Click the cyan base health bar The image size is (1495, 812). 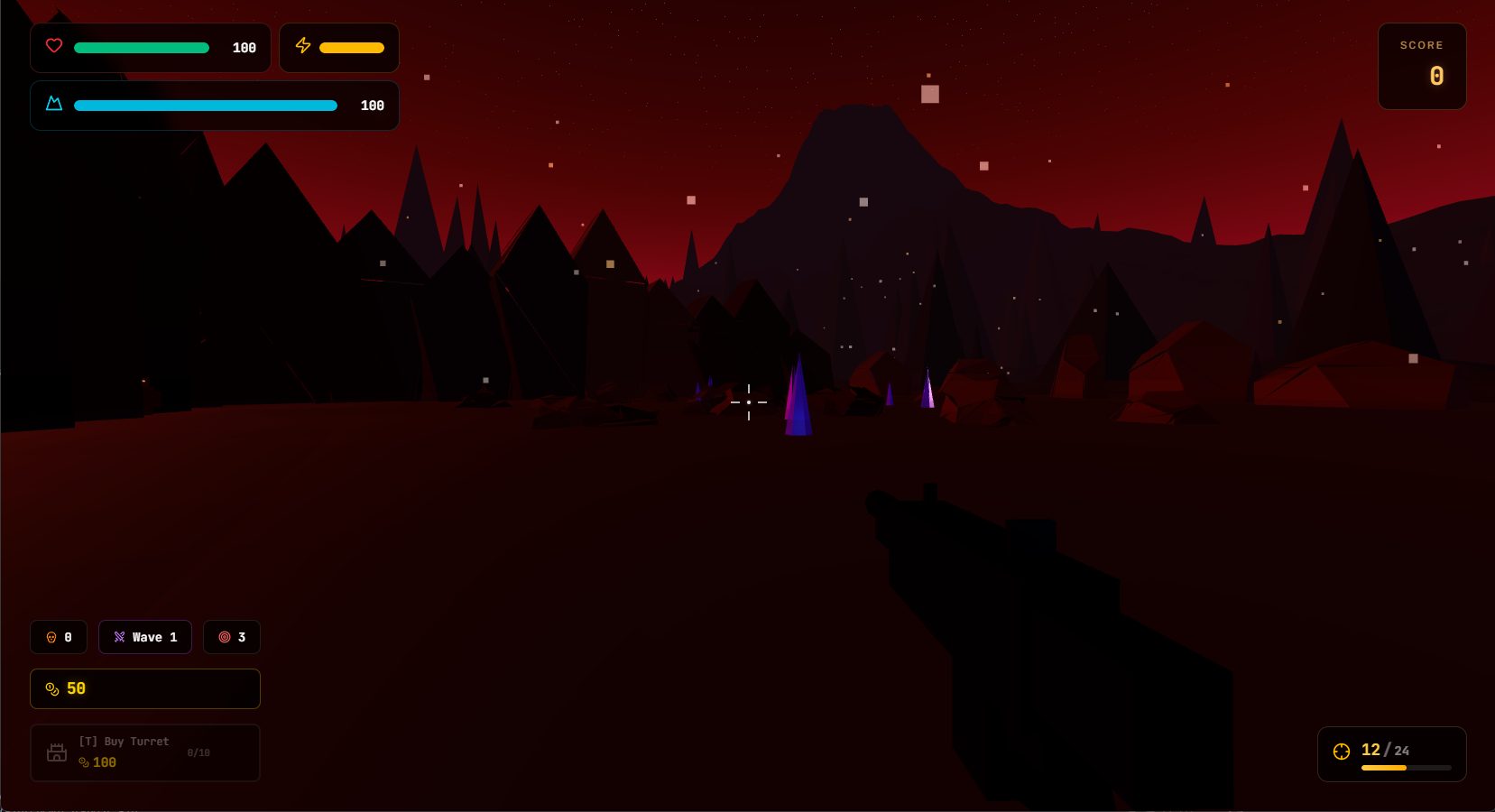(x=205, y=106)
